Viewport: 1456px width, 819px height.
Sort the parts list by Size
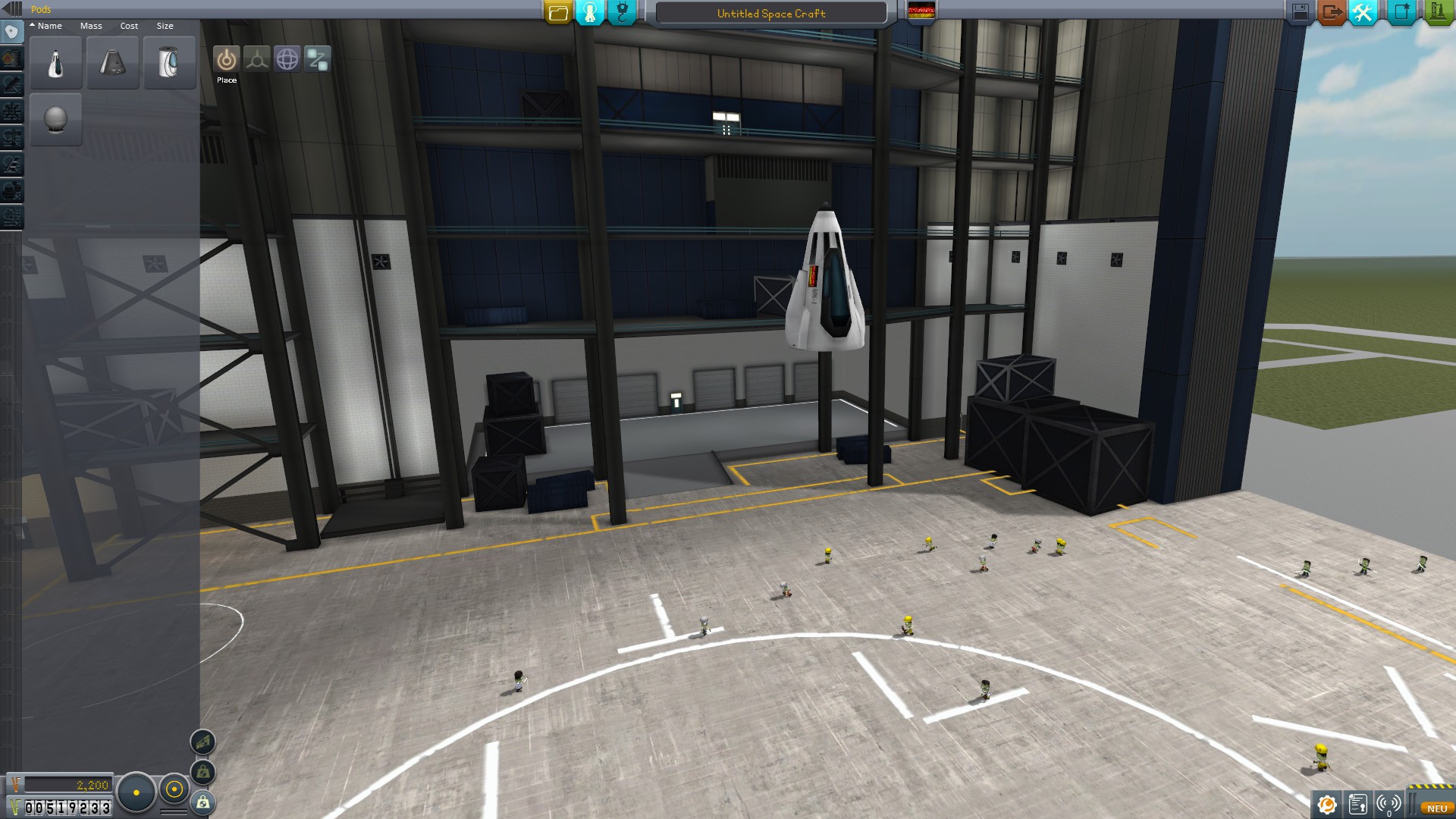point(165,26)
